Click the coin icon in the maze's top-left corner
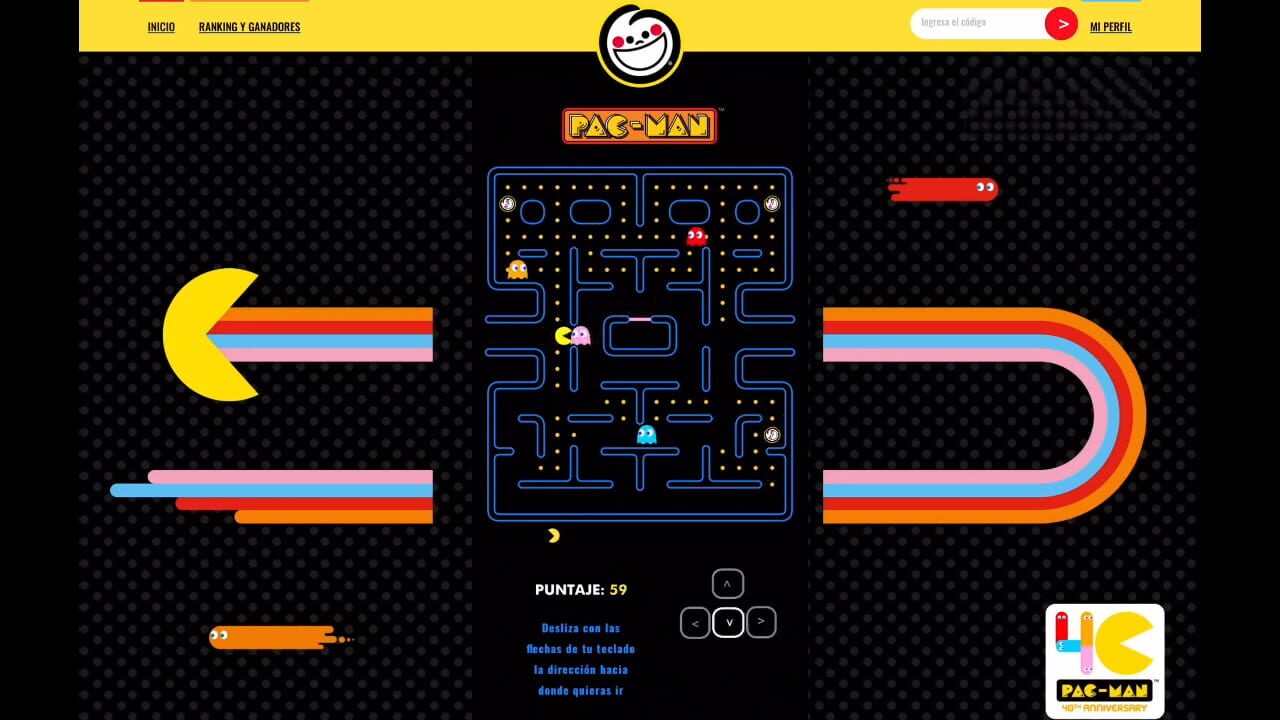The height and width of the screenshot is (720, 1280). coord(508,203)
